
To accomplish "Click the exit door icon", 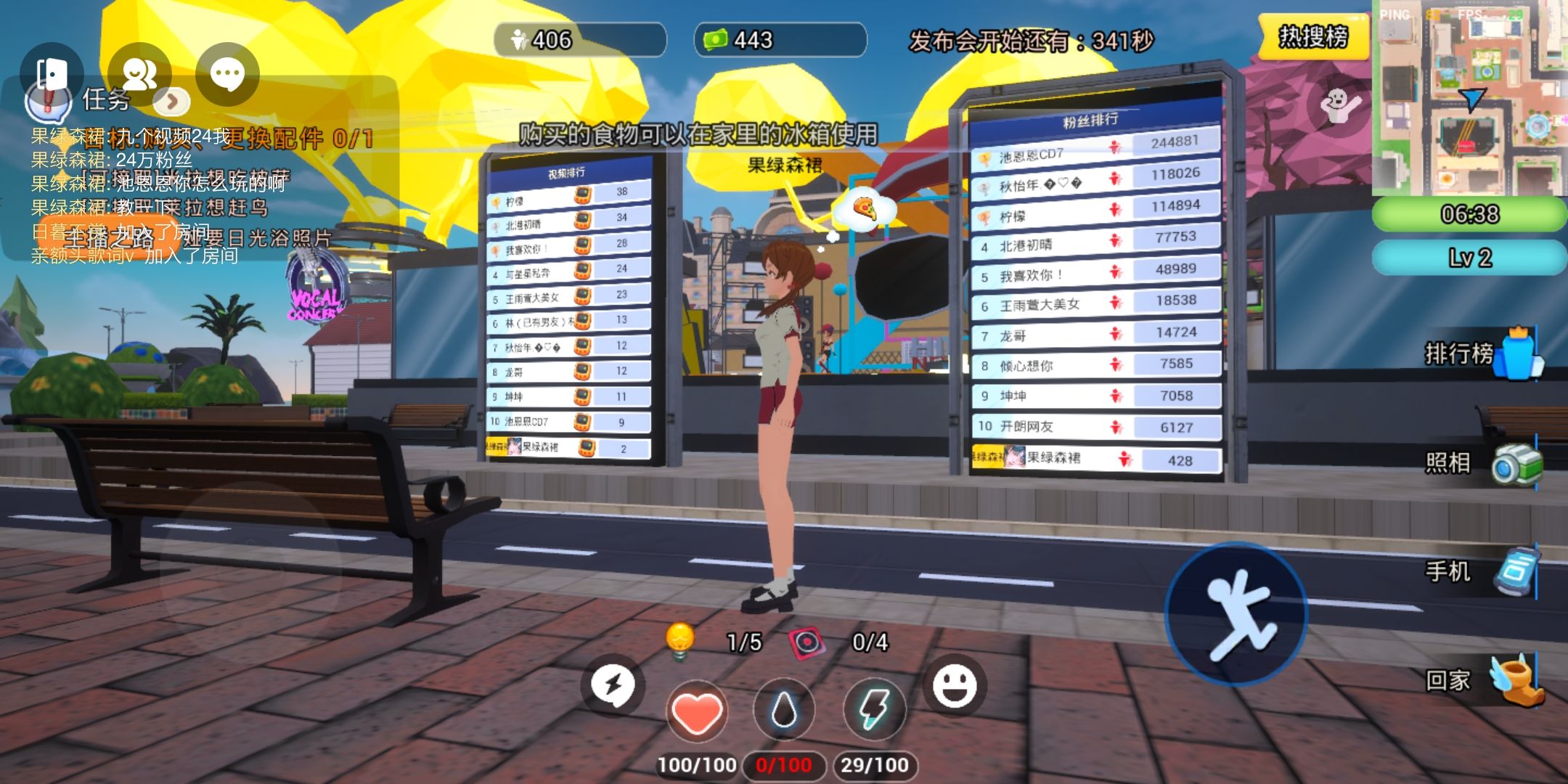I will (52, 74).
